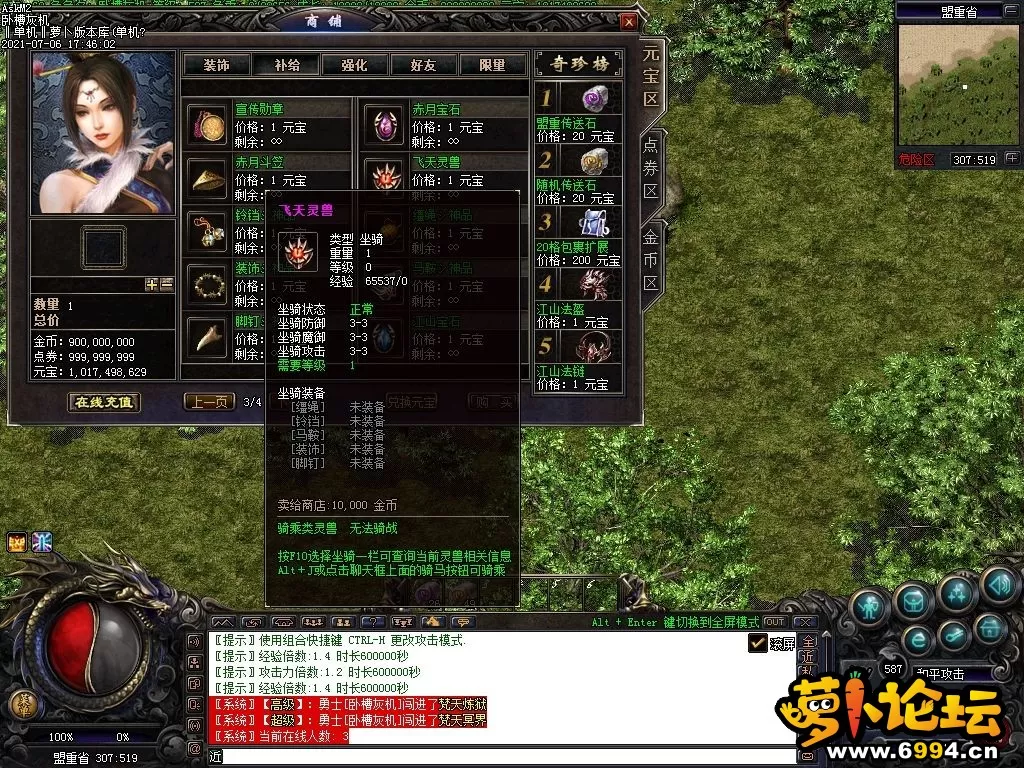
Task: Close the shop window
Action: click(629, 21)
